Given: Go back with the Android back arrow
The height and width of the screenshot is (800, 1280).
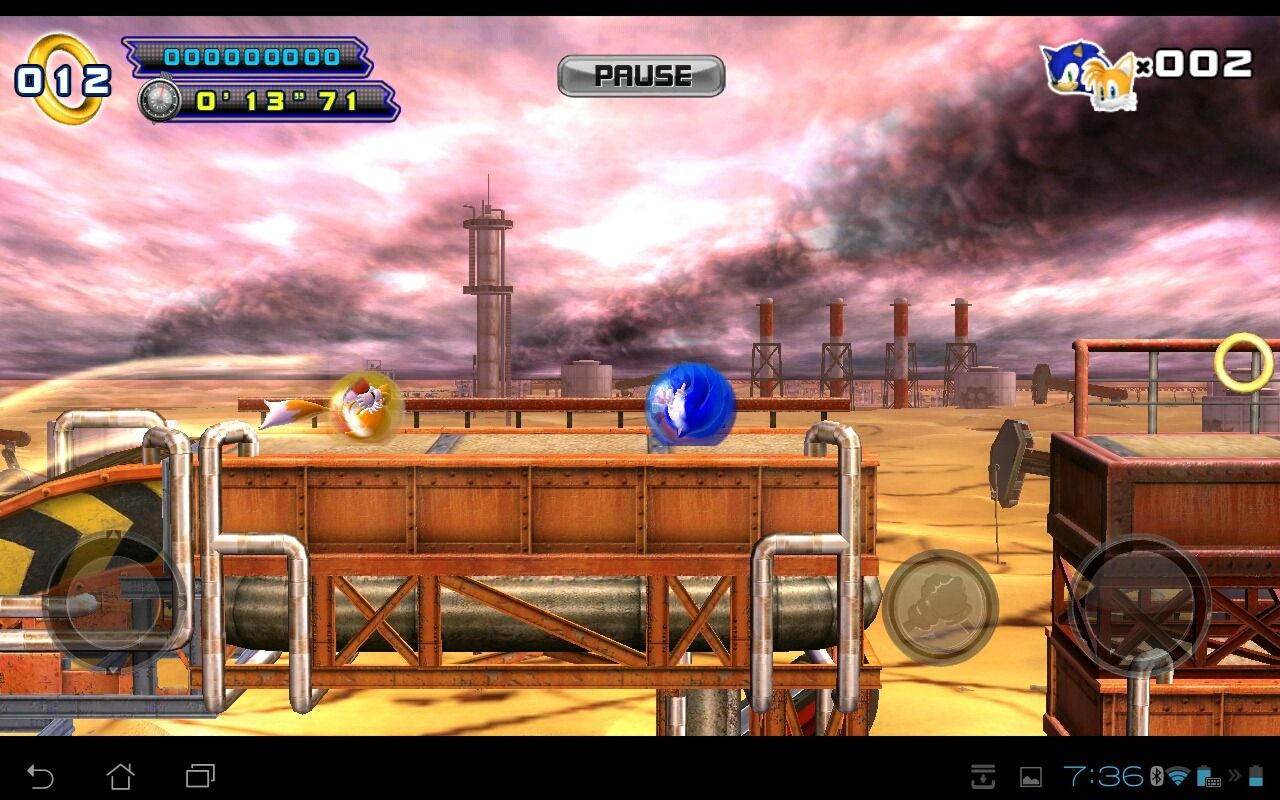Looking at the screenshot, I should click(40, 776).
